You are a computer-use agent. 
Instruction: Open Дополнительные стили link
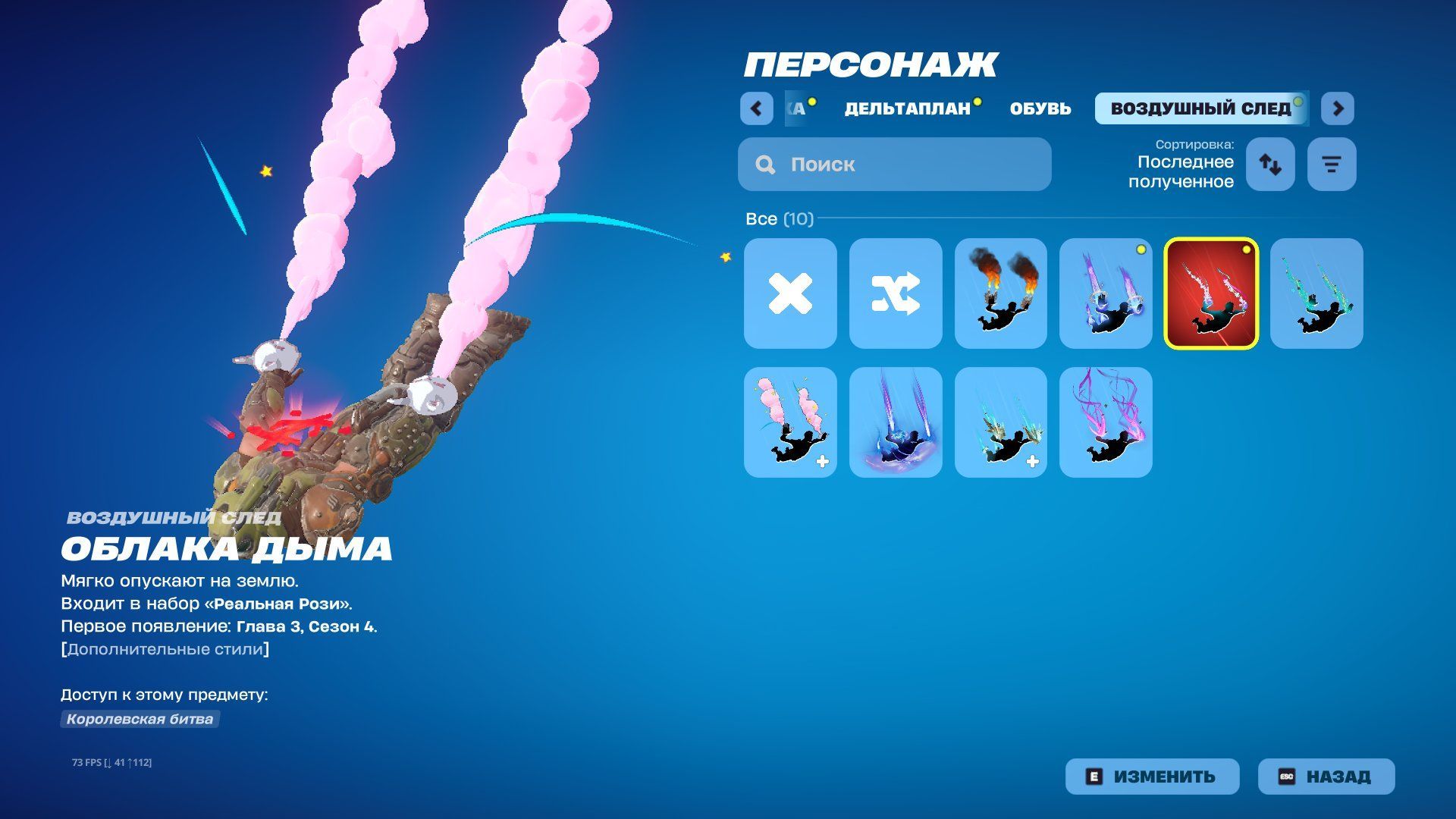pos(165,649)
